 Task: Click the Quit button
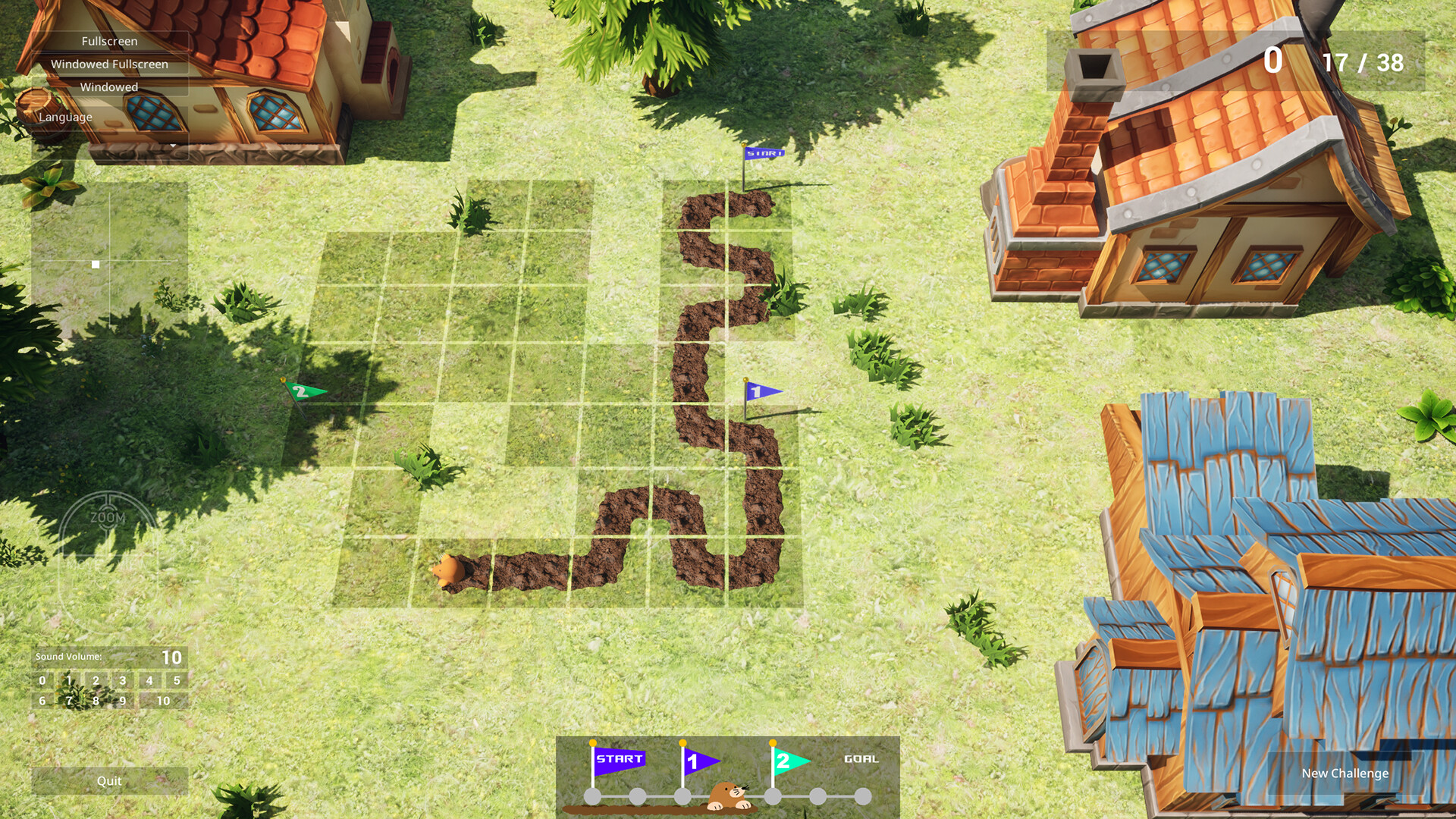[x=109, y=780]
